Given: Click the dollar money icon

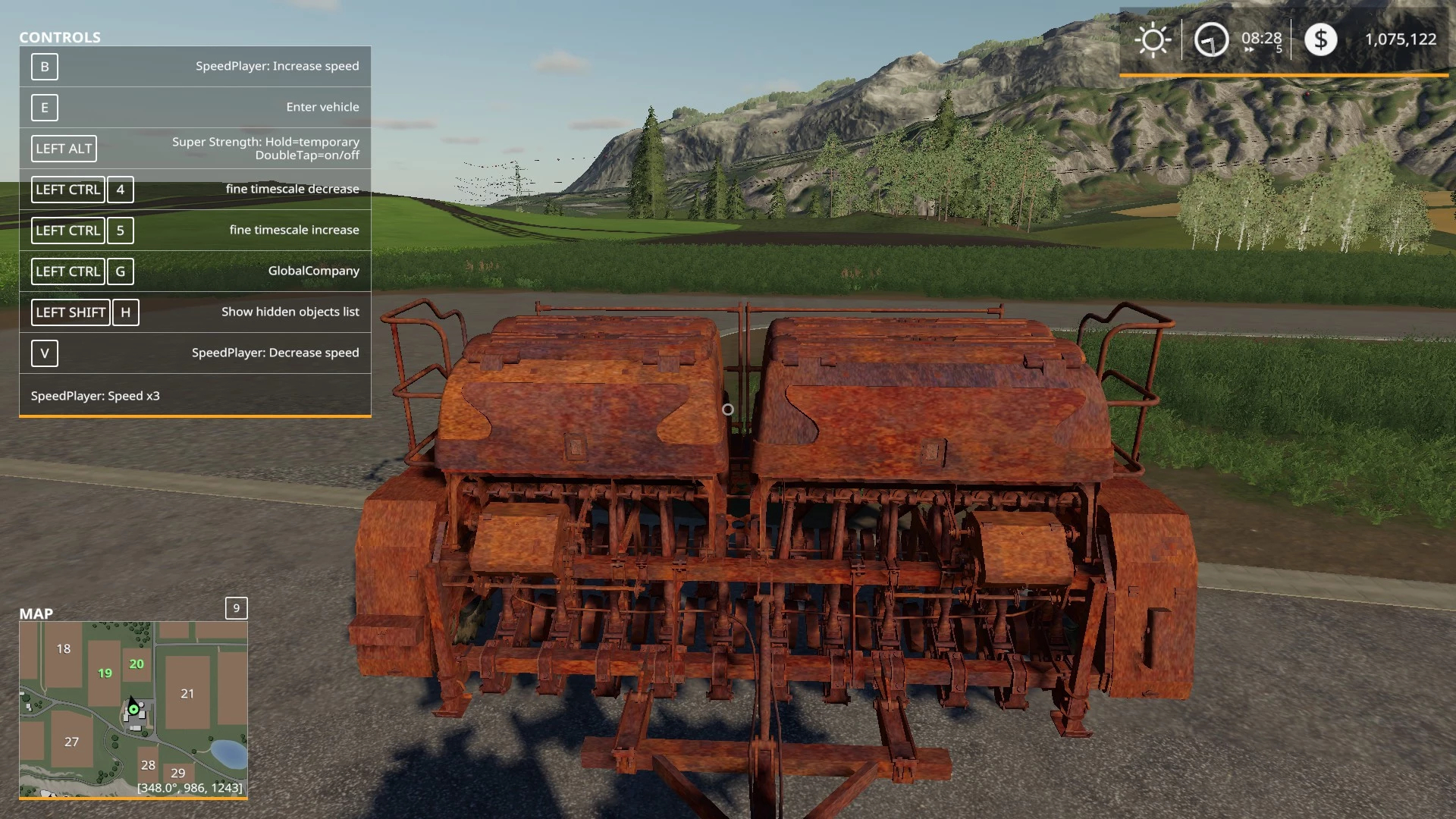Looking at the screenshot, I should (x=1320, y=39).
